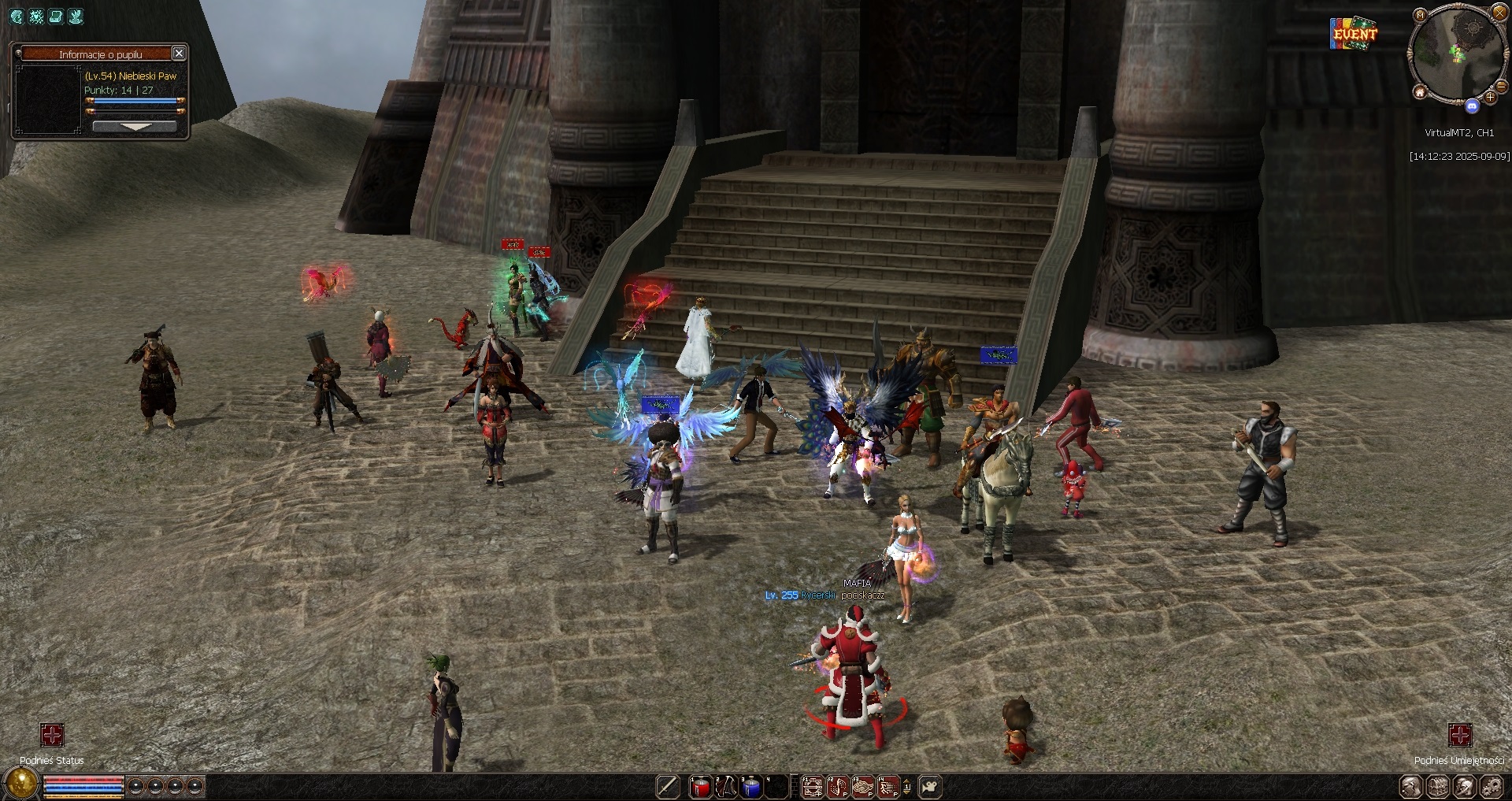The image size is (1512, 801).
Task: Expand the pet info panel arrow
Action: click(x=135, y=126)
